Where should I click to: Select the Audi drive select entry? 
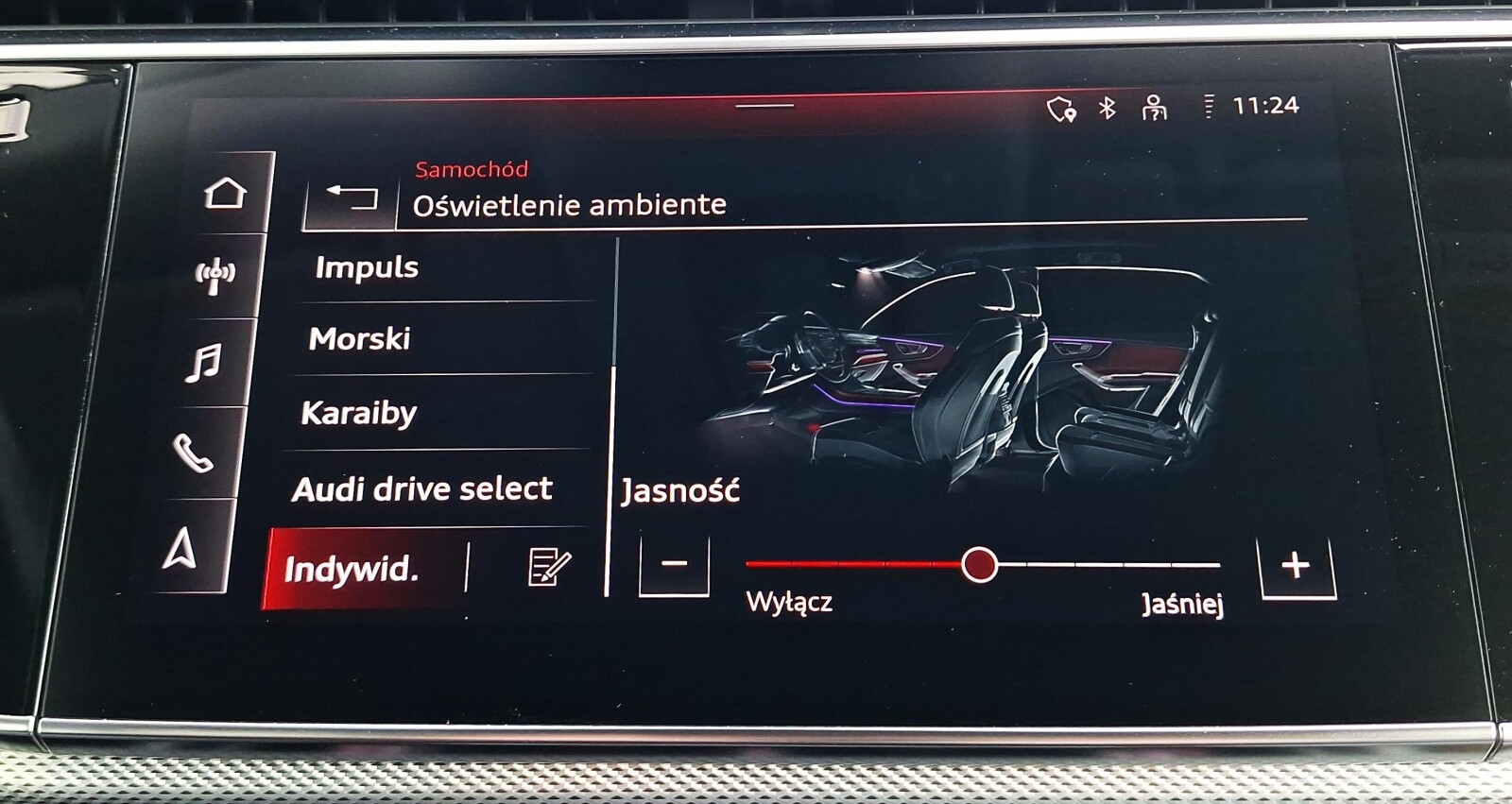coord(424,488)
